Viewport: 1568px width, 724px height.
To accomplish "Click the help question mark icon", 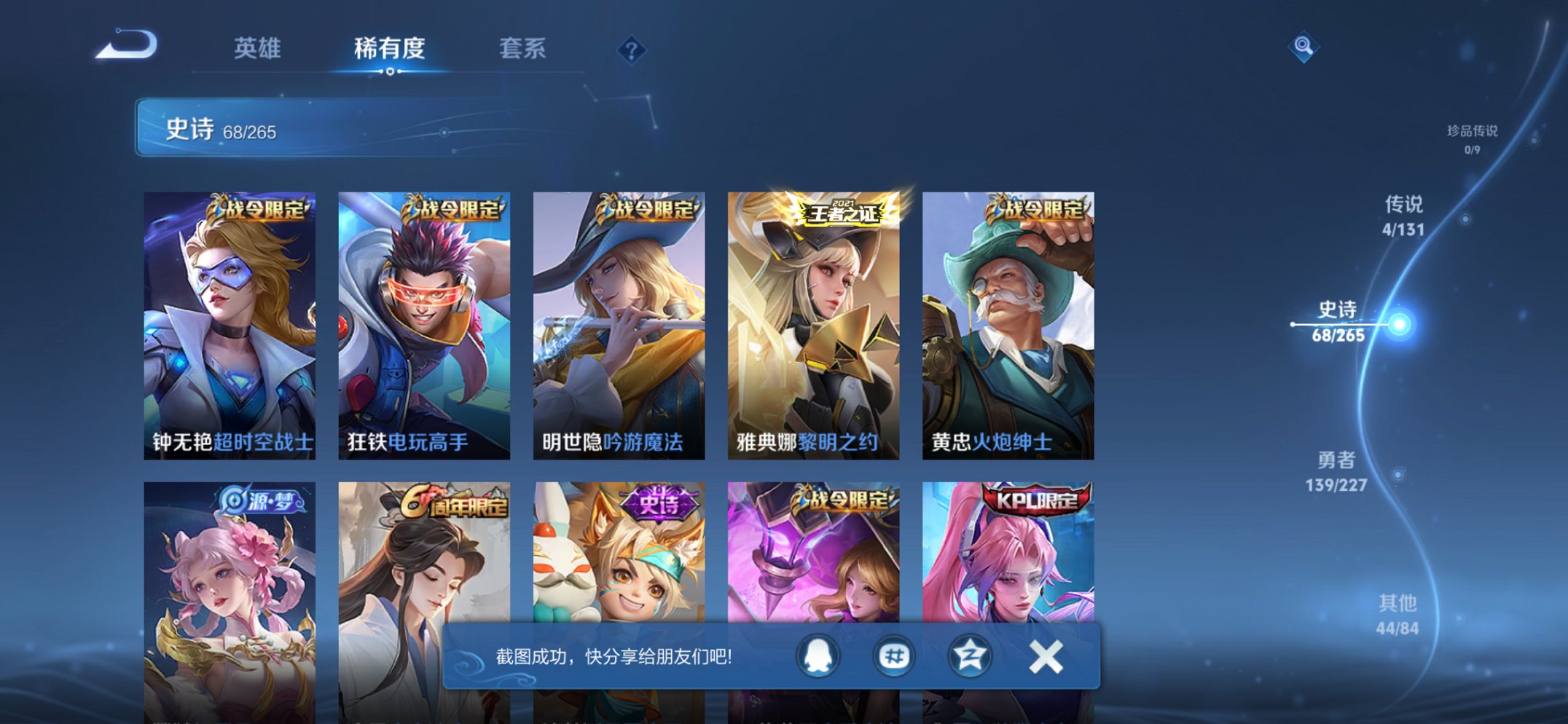I will coord(632,49).
